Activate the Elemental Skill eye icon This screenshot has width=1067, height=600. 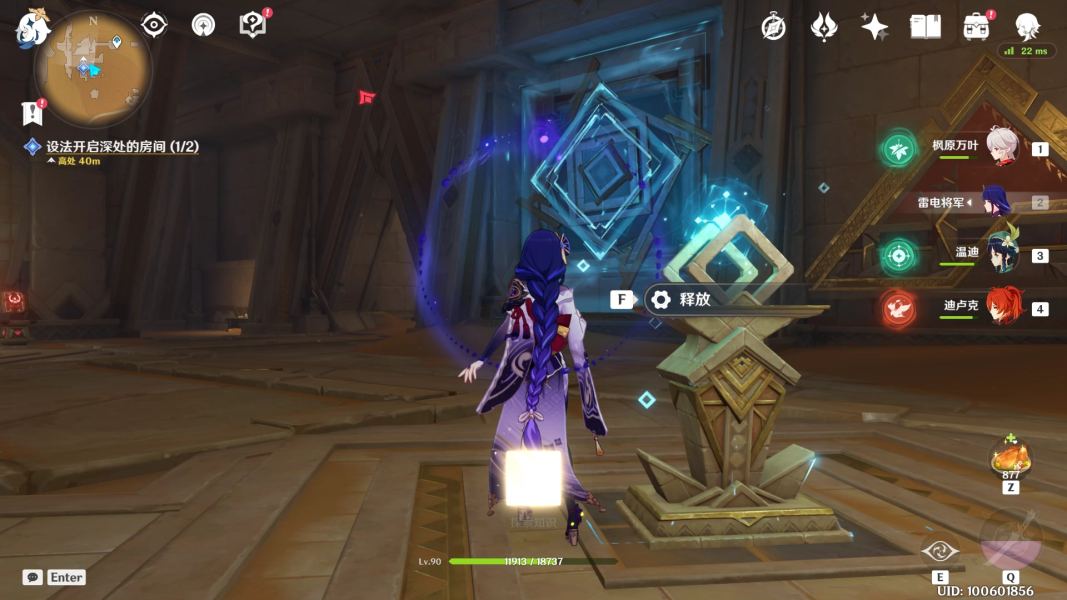tap(939, 551)
